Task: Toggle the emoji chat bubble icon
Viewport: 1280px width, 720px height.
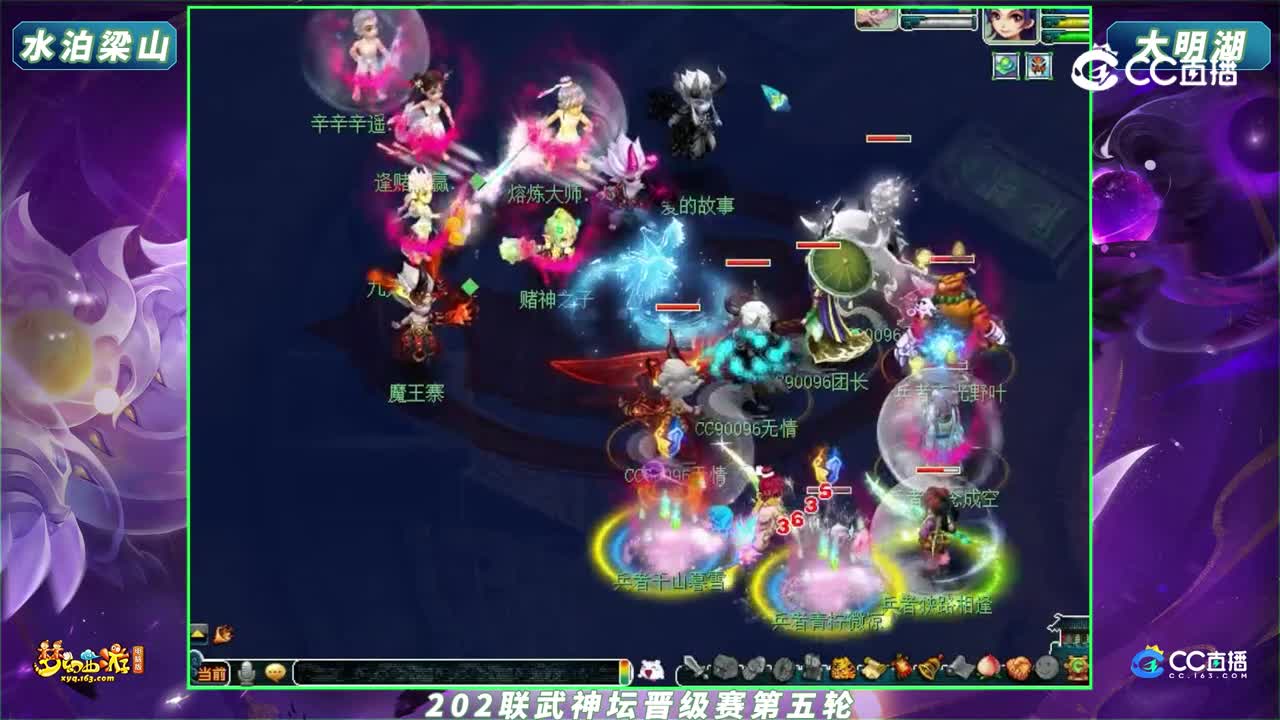Action: (274, 672)
